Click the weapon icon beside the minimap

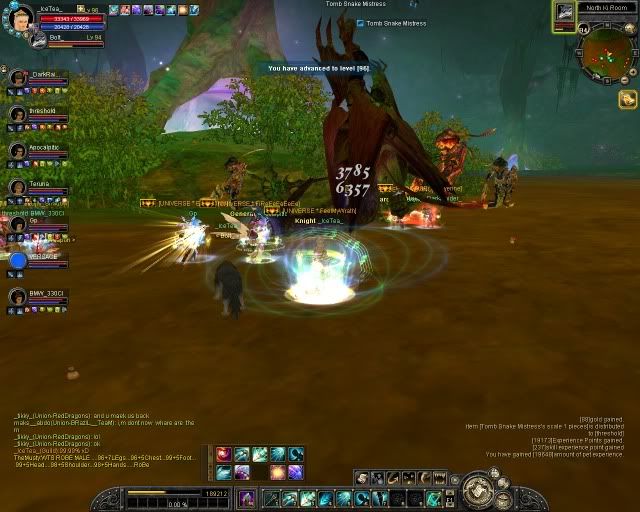click(564, 10)
